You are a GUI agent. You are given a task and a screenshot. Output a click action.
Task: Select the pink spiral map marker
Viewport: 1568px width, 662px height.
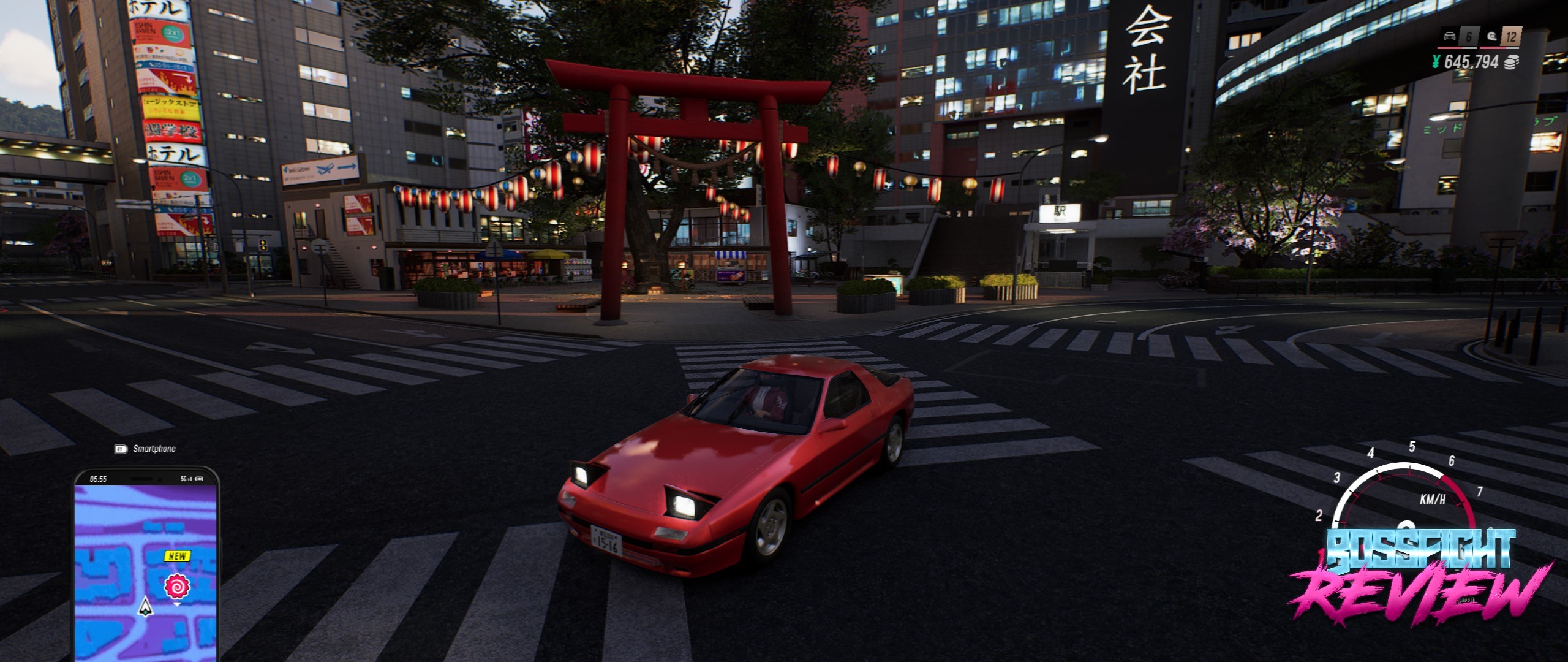tap(177, 587)
